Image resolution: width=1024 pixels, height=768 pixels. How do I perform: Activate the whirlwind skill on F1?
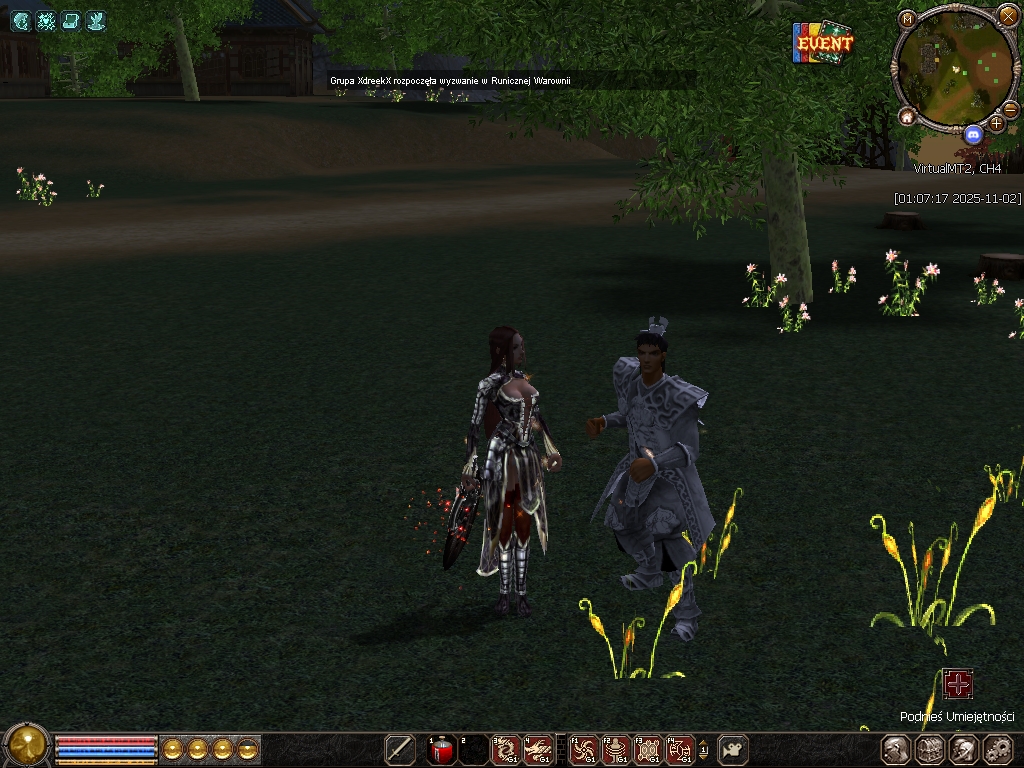(584, 749)
